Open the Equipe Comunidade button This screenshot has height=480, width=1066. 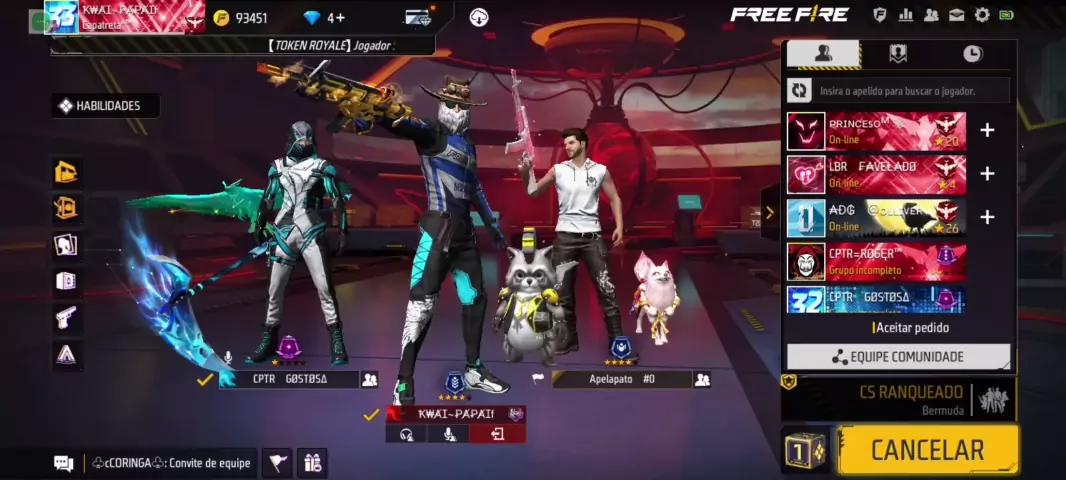pyautogui.click(x=898, y=357)
